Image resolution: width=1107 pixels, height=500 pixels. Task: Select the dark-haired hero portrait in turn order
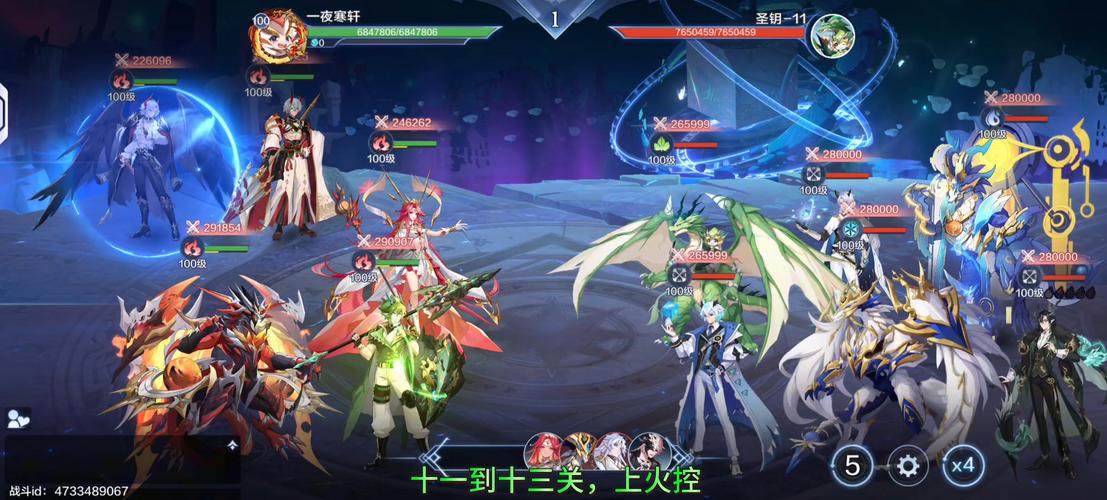pyautogui.click(x=648, y=451)
